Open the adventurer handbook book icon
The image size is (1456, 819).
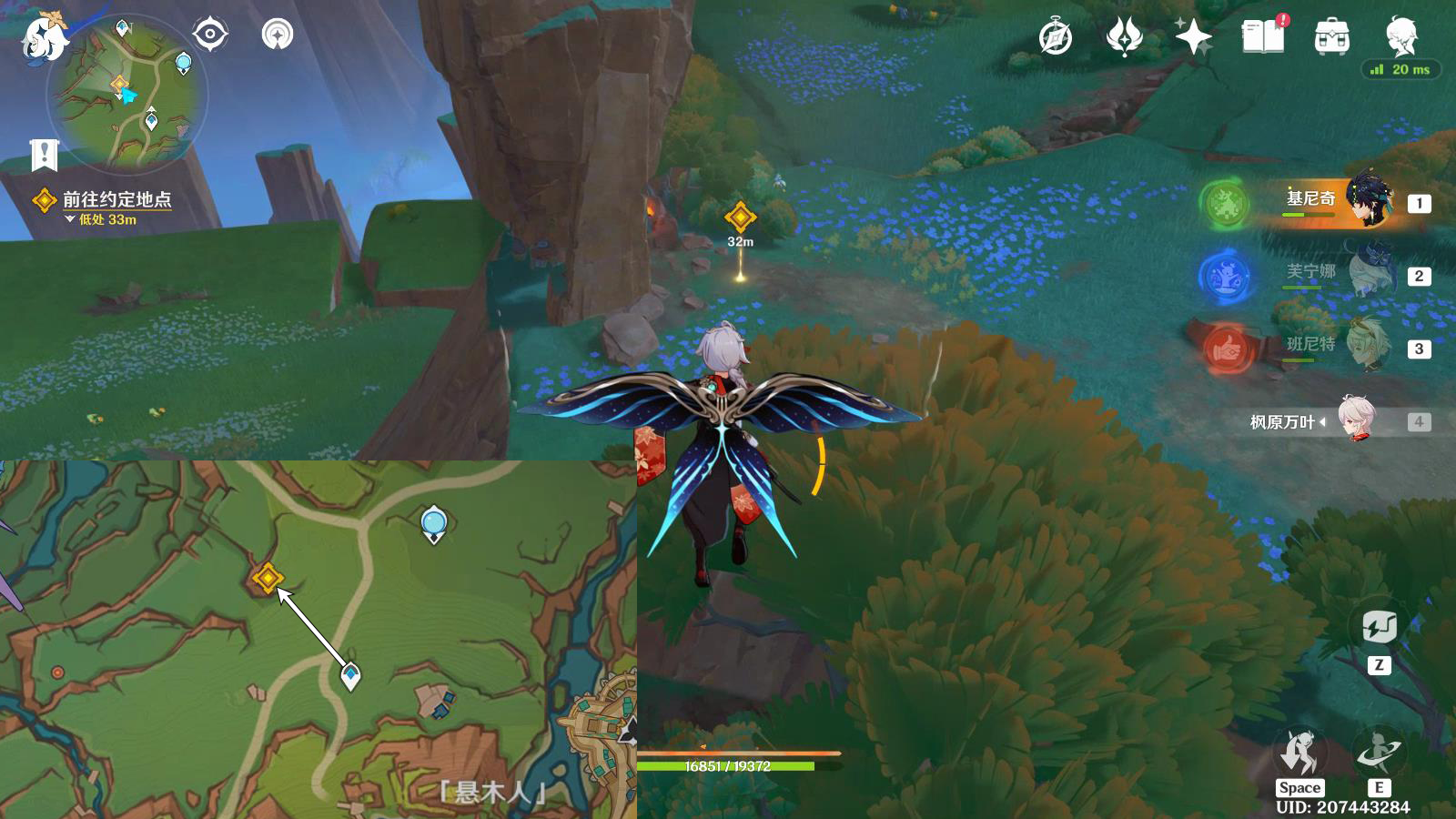click(1263, 37)
